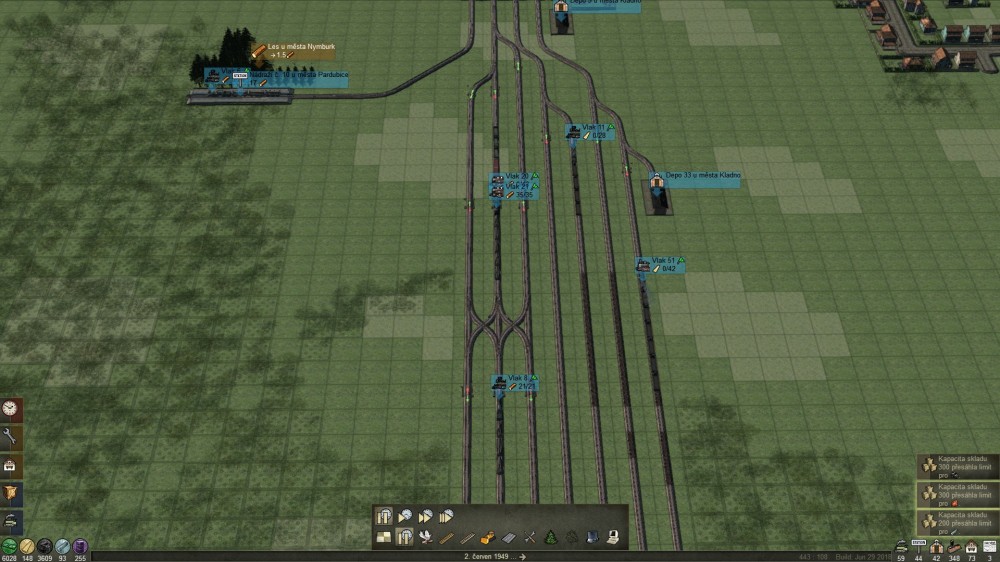Open the clock panel on left sidebar
The image size is (1000, 562).
(x=11, y=408)
